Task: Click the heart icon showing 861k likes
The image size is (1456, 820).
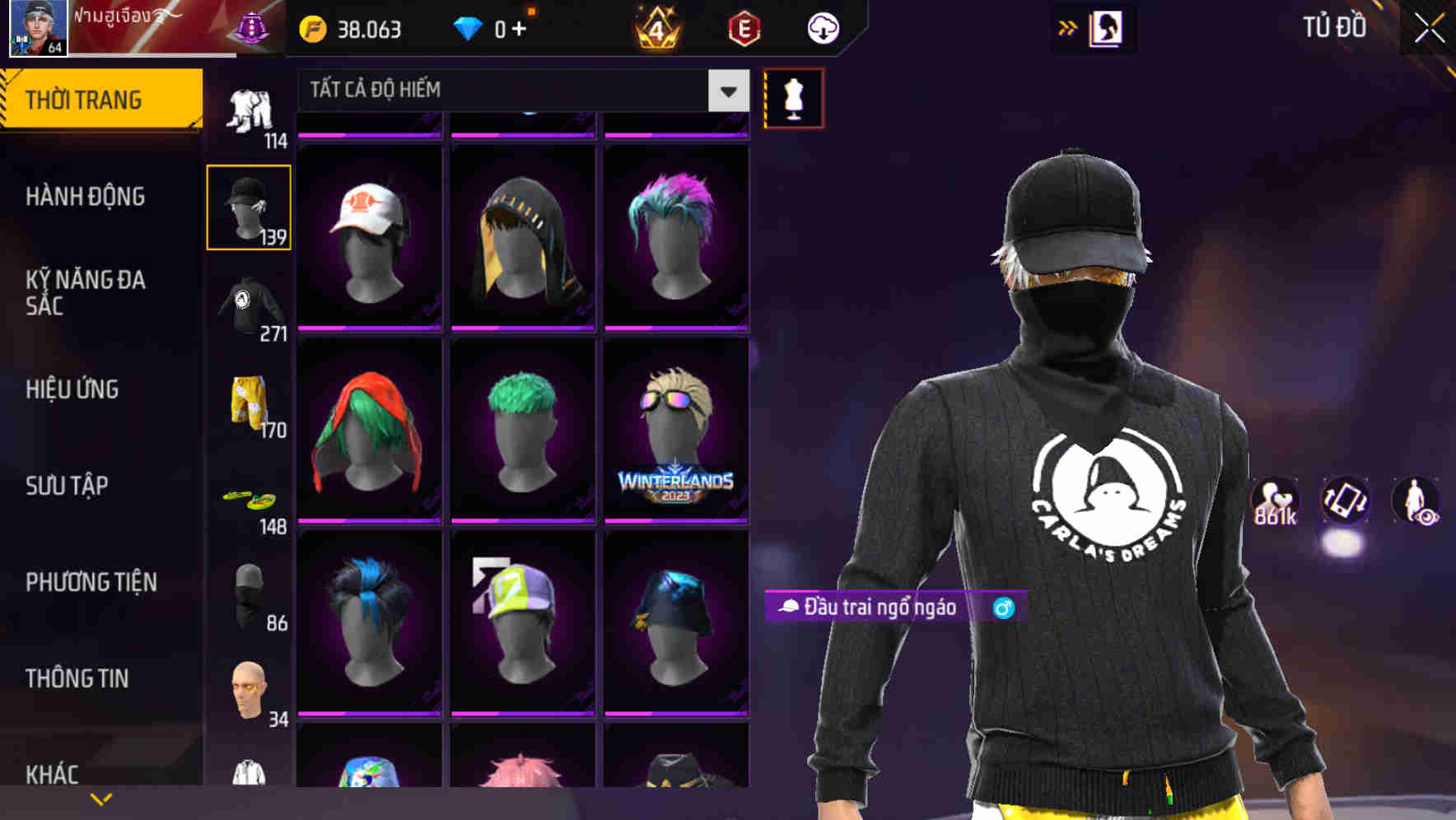Action: click(1273, 501)
